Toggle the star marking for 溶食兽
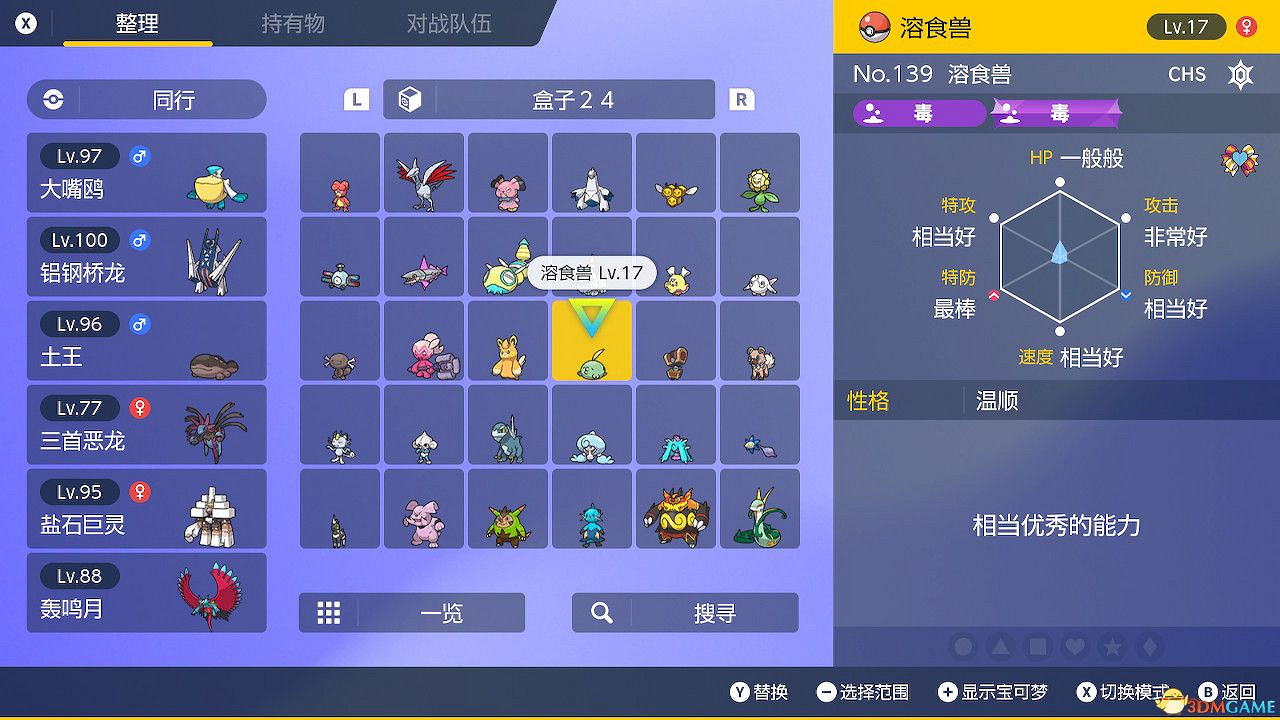This screenshot has height=720, width=1280. (1111, 647)
